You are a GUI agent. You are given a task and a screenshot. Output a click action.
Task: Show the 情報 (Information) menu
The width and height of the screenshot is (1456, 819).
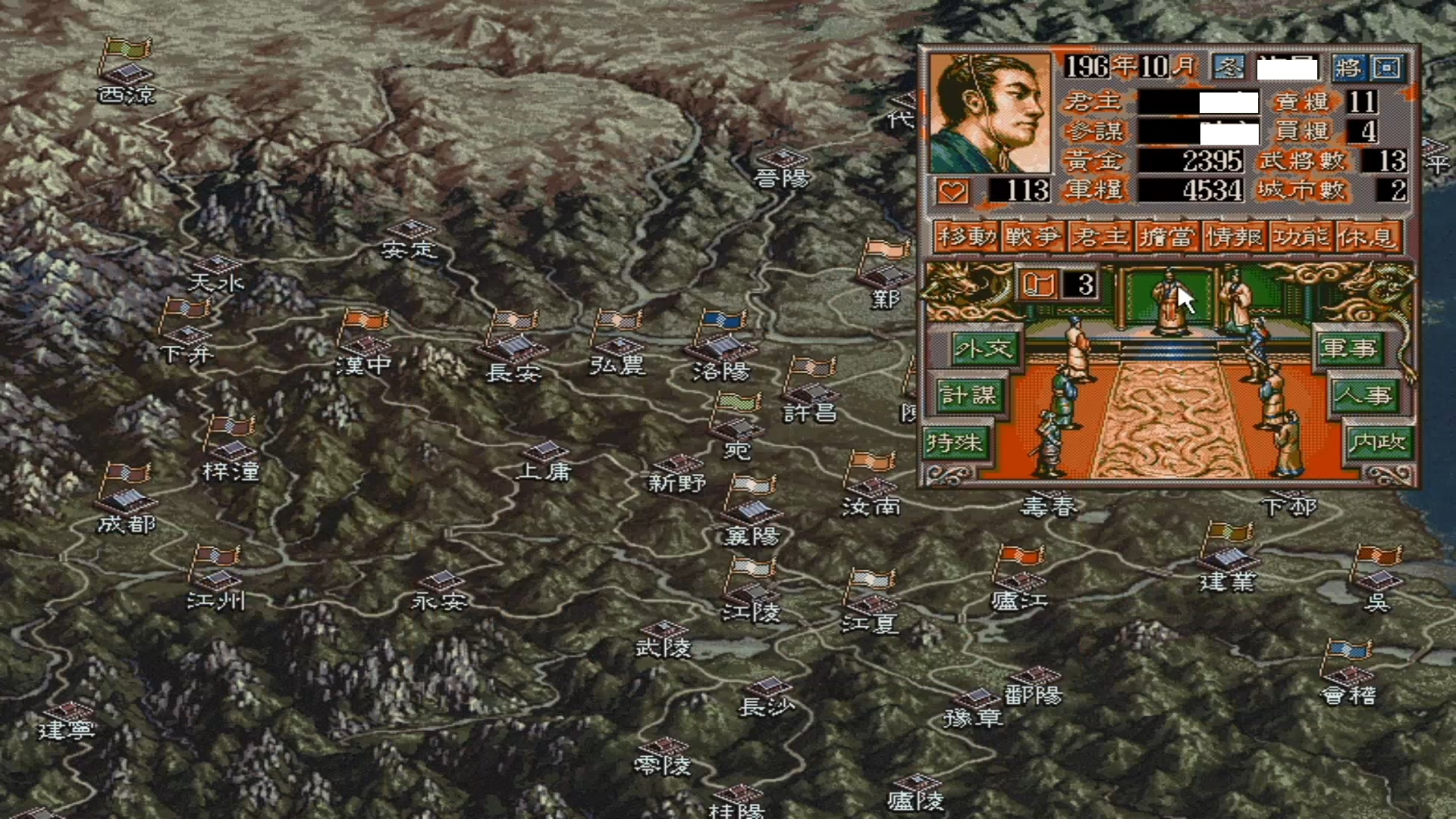(1234, 237)
